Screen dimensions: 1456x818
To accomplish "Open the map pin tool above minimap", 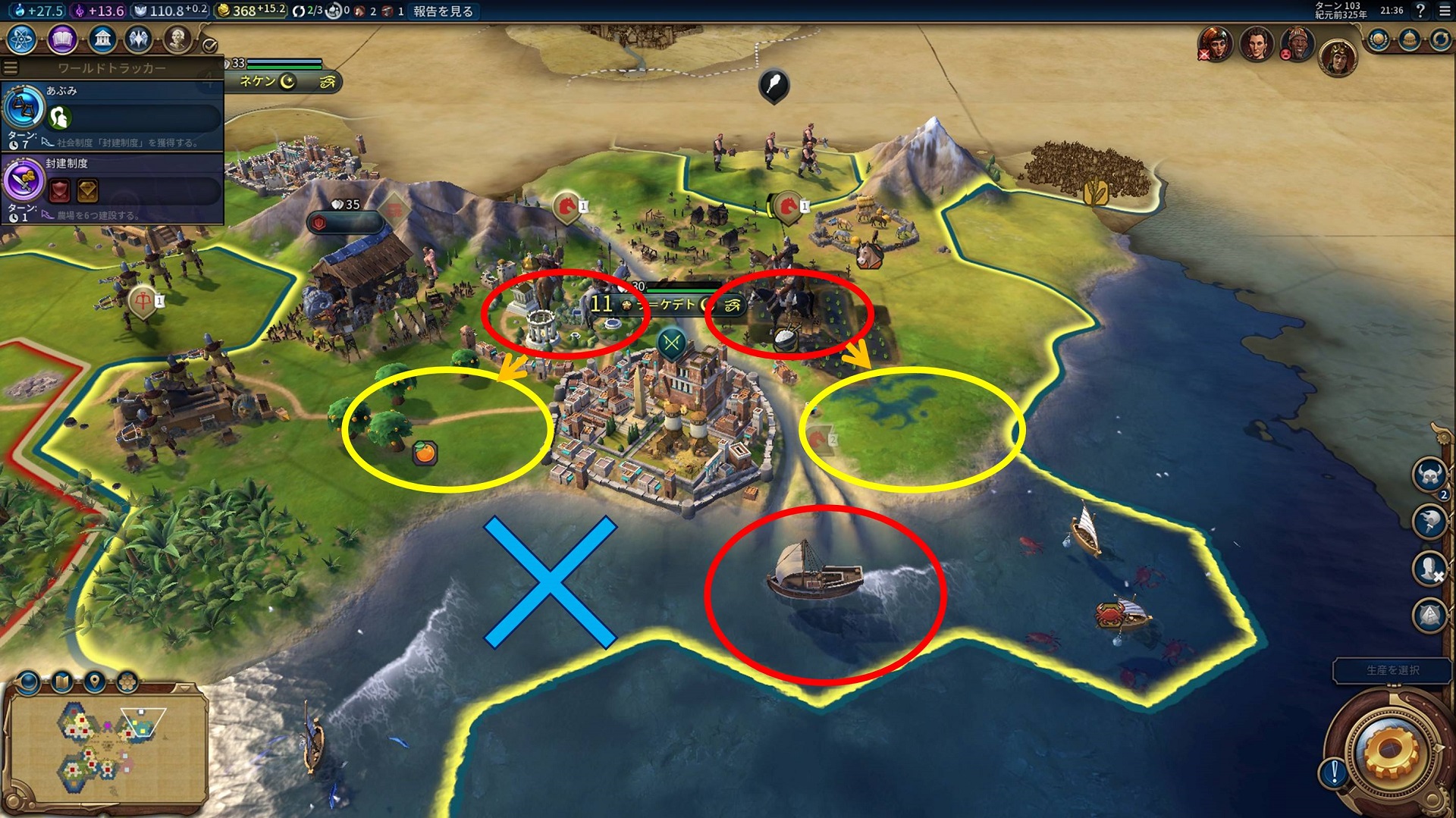I will 95,682.
